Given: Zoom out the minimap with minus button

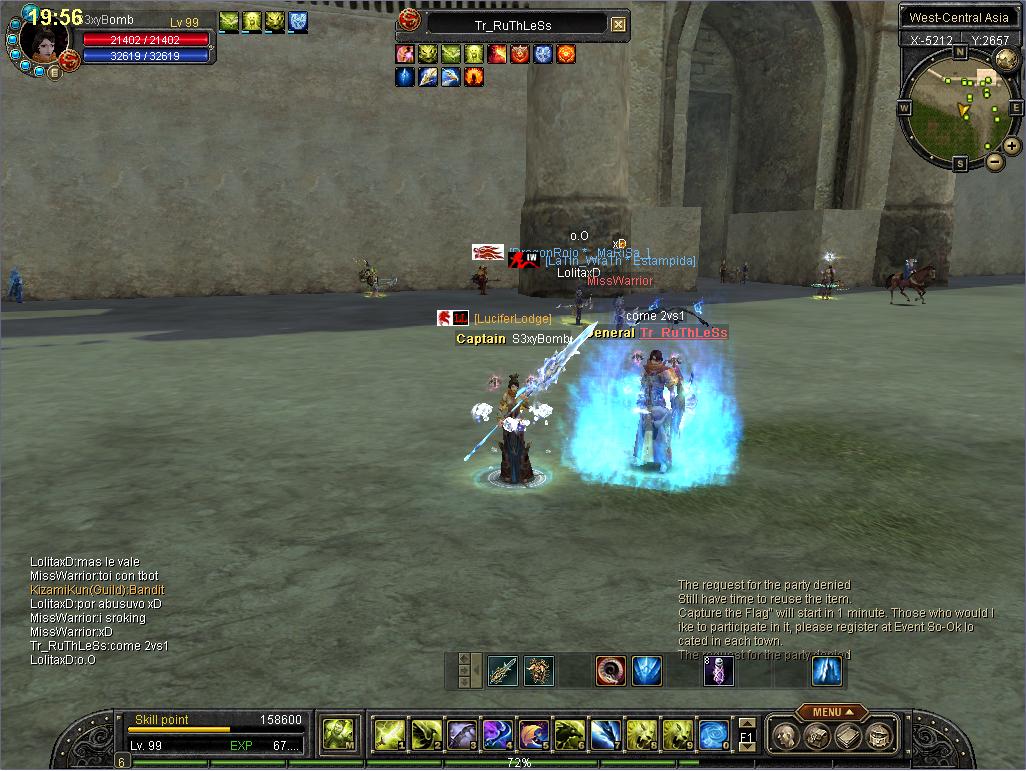Looking at the screenshot, I should (x=994, y=160).
